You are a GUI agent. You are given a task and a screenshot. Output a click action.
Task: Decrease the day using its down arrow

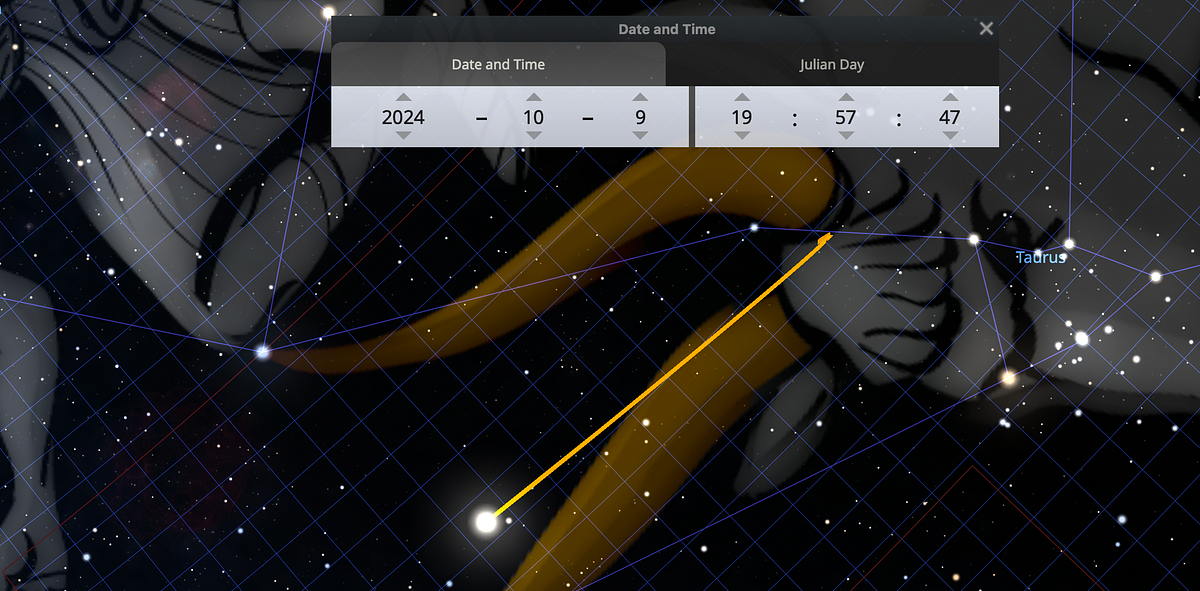point(641,136)
